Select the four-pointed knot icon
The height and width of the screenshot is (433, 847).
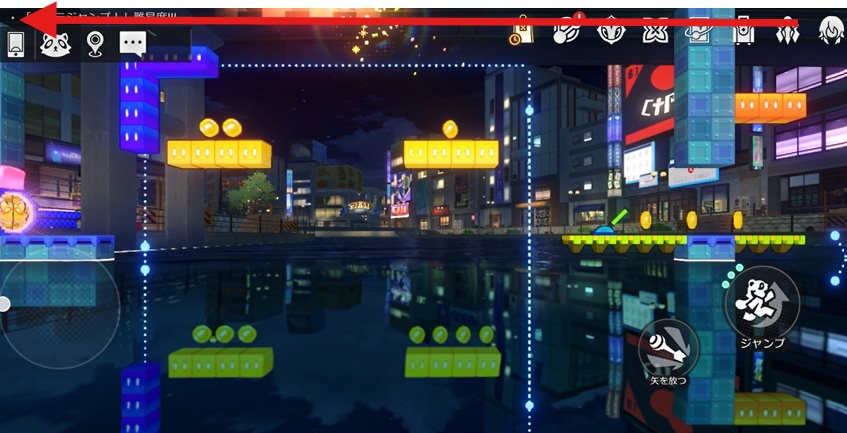(x=655, y=32)
